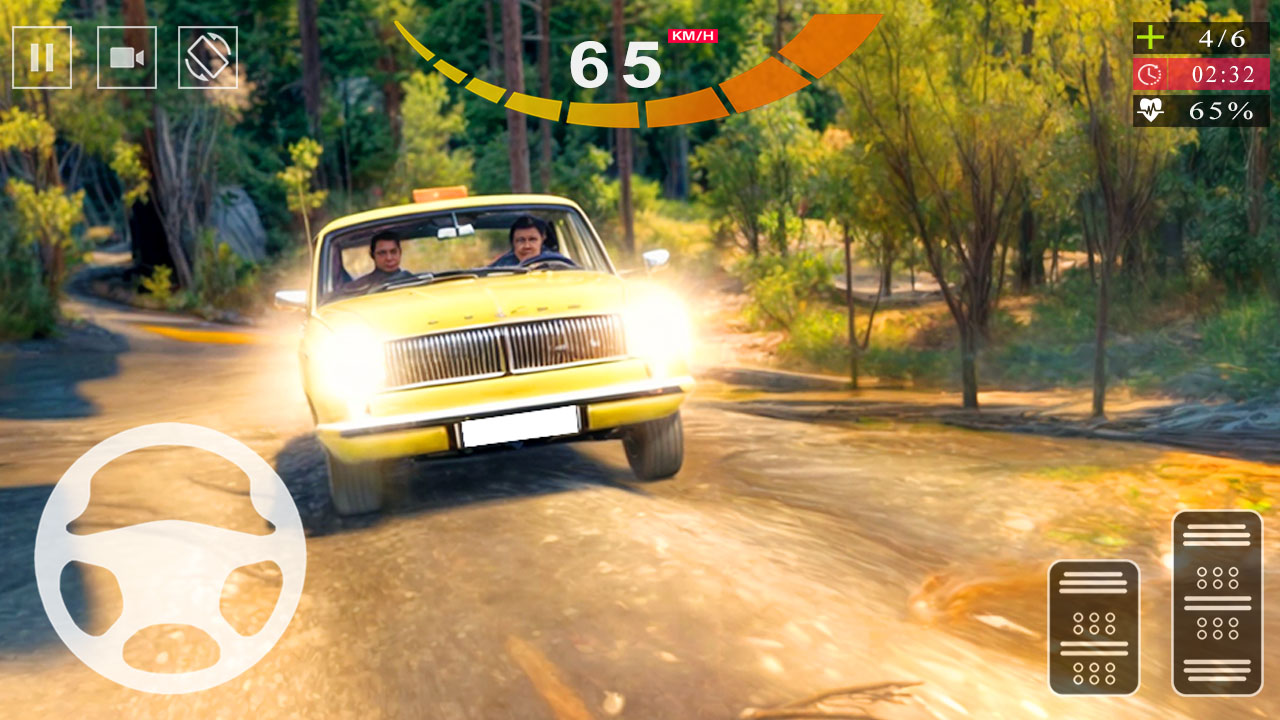The width and height of the screenshot is (1280, 720).
Task: Tap the heart health icon
Action: [x=1152, y=110]
